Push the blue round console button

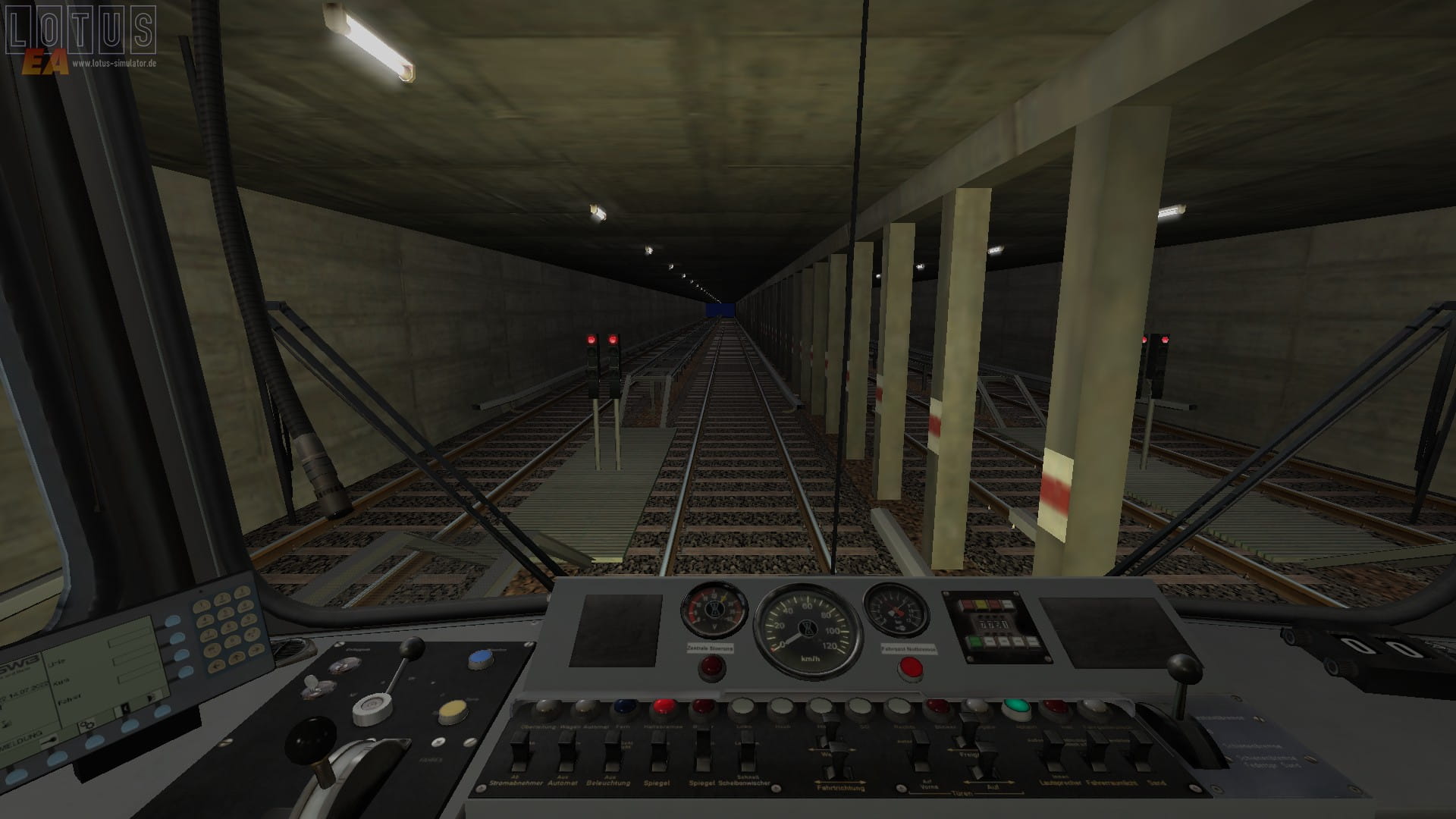tap(480, 658)
